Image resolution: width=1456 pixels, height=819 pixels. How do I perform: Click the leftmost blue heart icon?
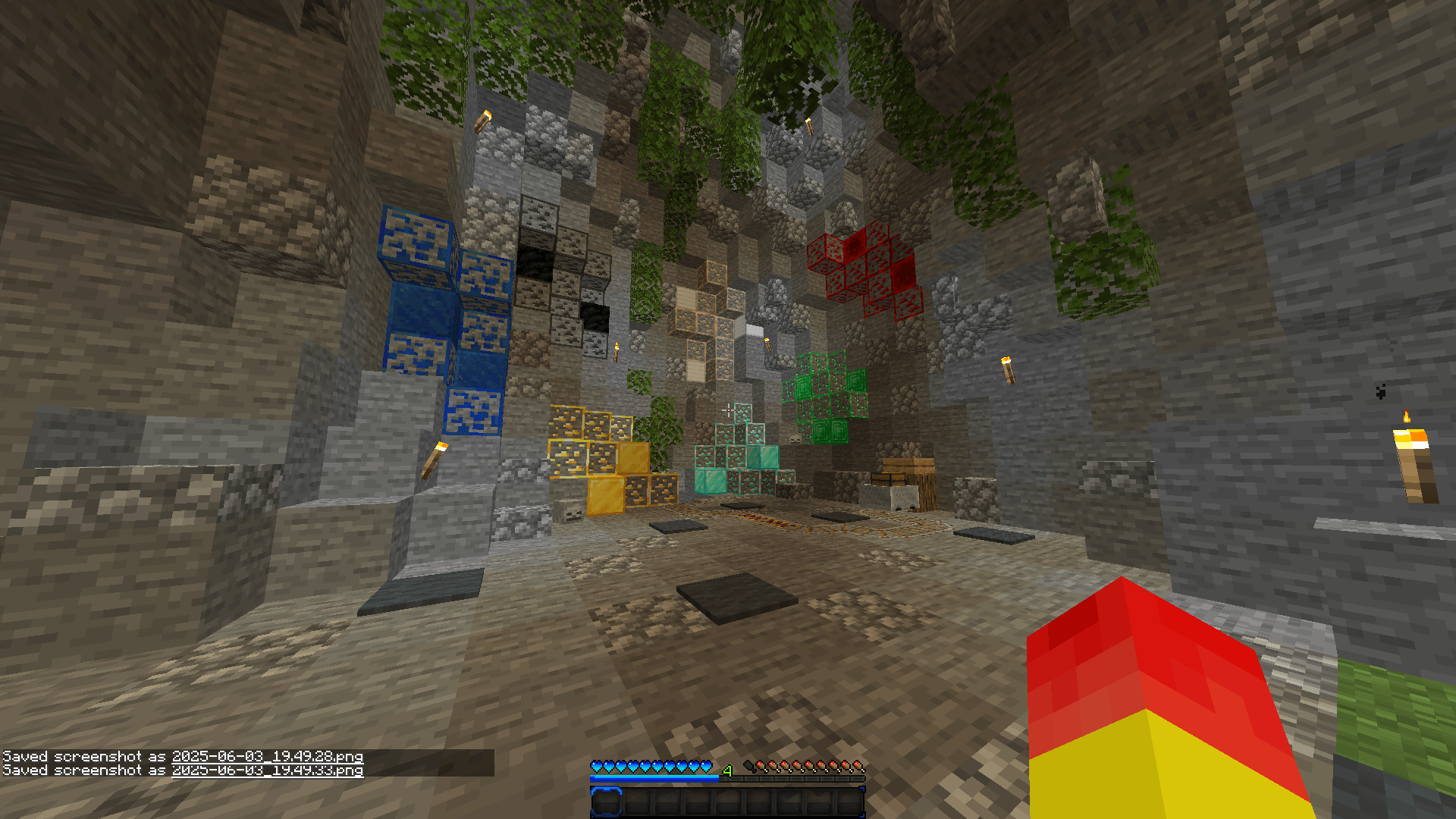click(x=598, y=765)
